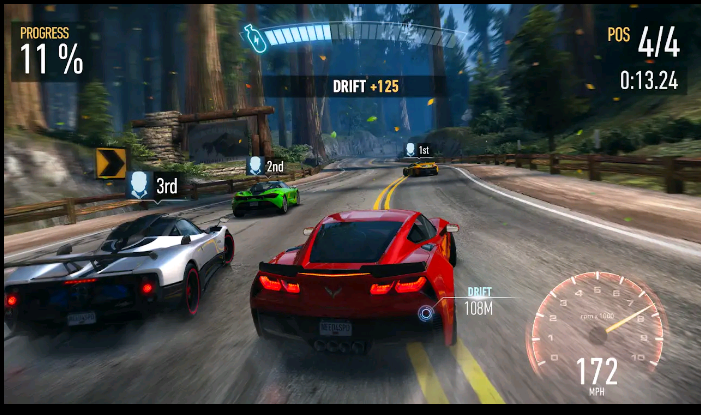Tap the nitro bottle icon
701x415 pixels.
[254, 38]
